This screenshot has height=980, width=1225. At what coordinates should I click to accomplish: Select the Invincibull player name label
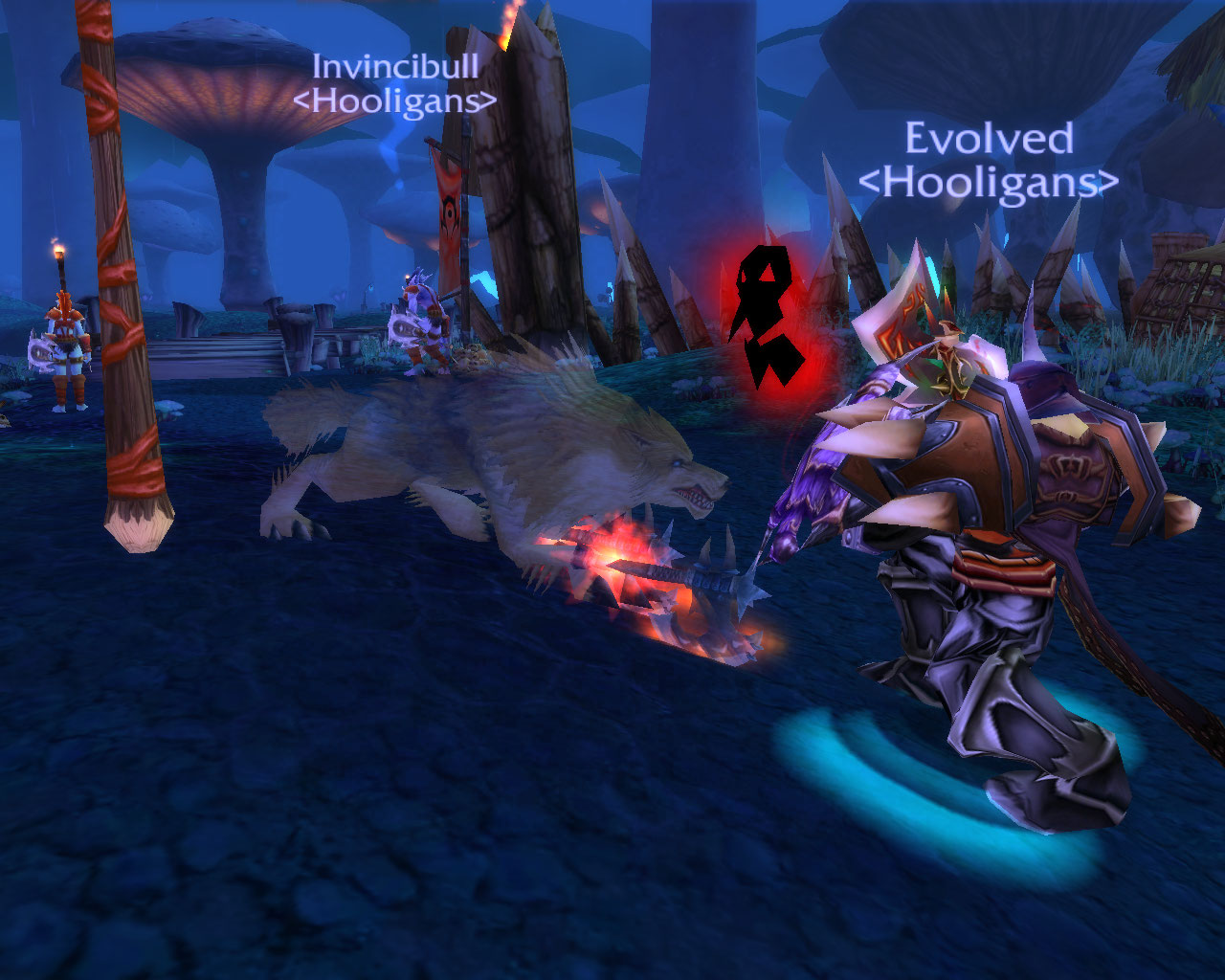pyautogui.click(x=395, y=66)
